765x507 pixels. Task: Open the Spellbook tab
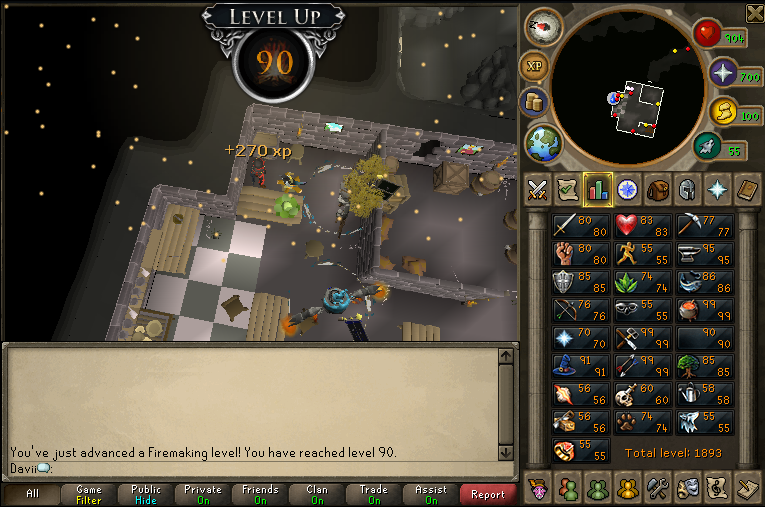(748, 188)
